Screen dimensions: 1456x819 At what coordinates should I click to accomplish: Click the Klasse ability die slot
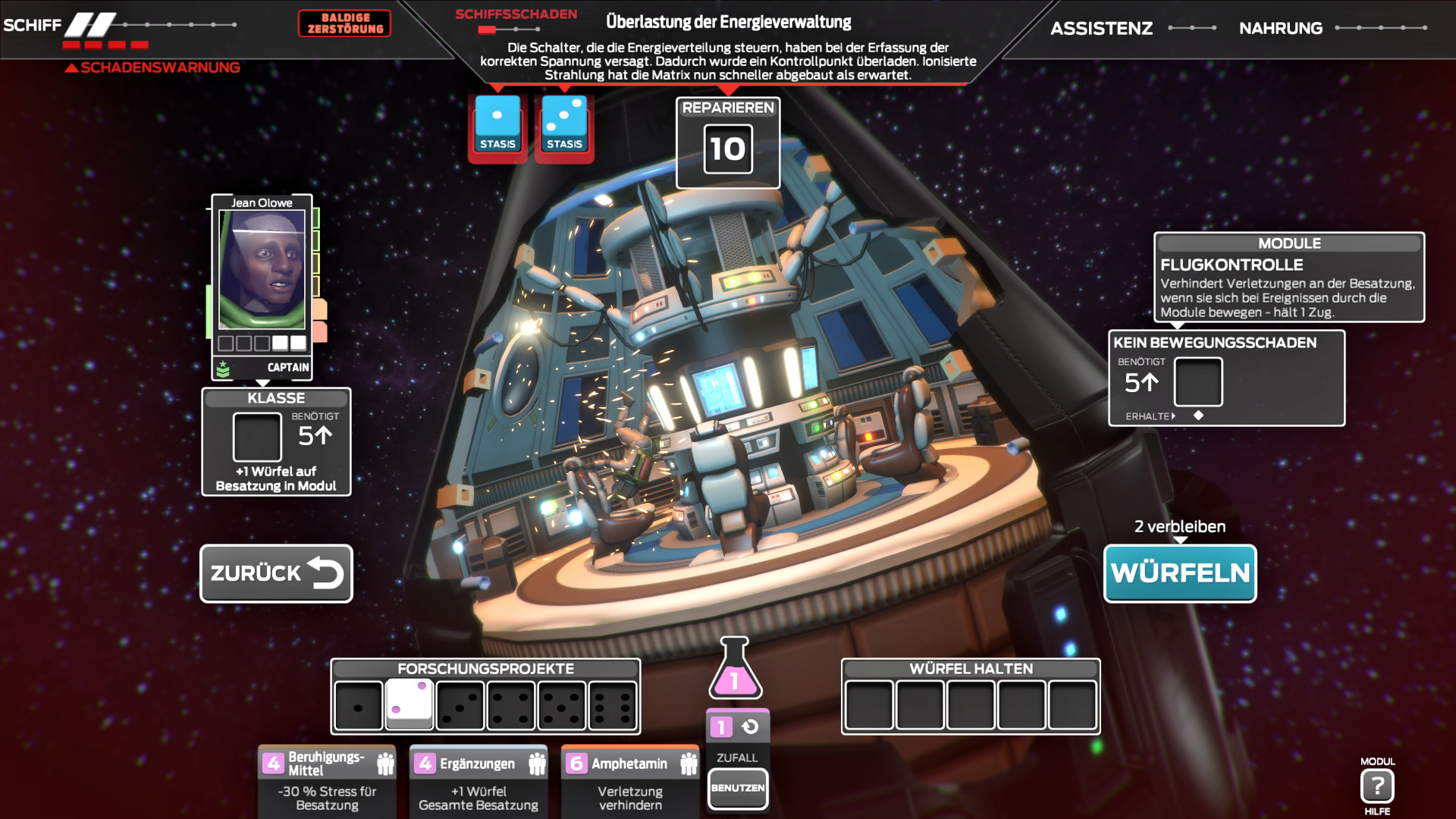(257, 437)
